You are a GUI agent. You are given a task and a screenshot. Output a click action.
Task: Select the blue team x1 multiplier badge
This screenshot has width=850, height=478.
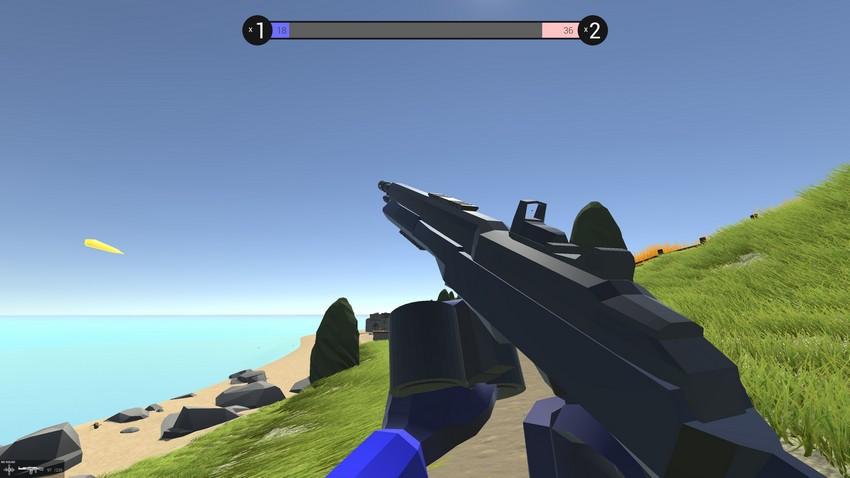pos(257,31)
